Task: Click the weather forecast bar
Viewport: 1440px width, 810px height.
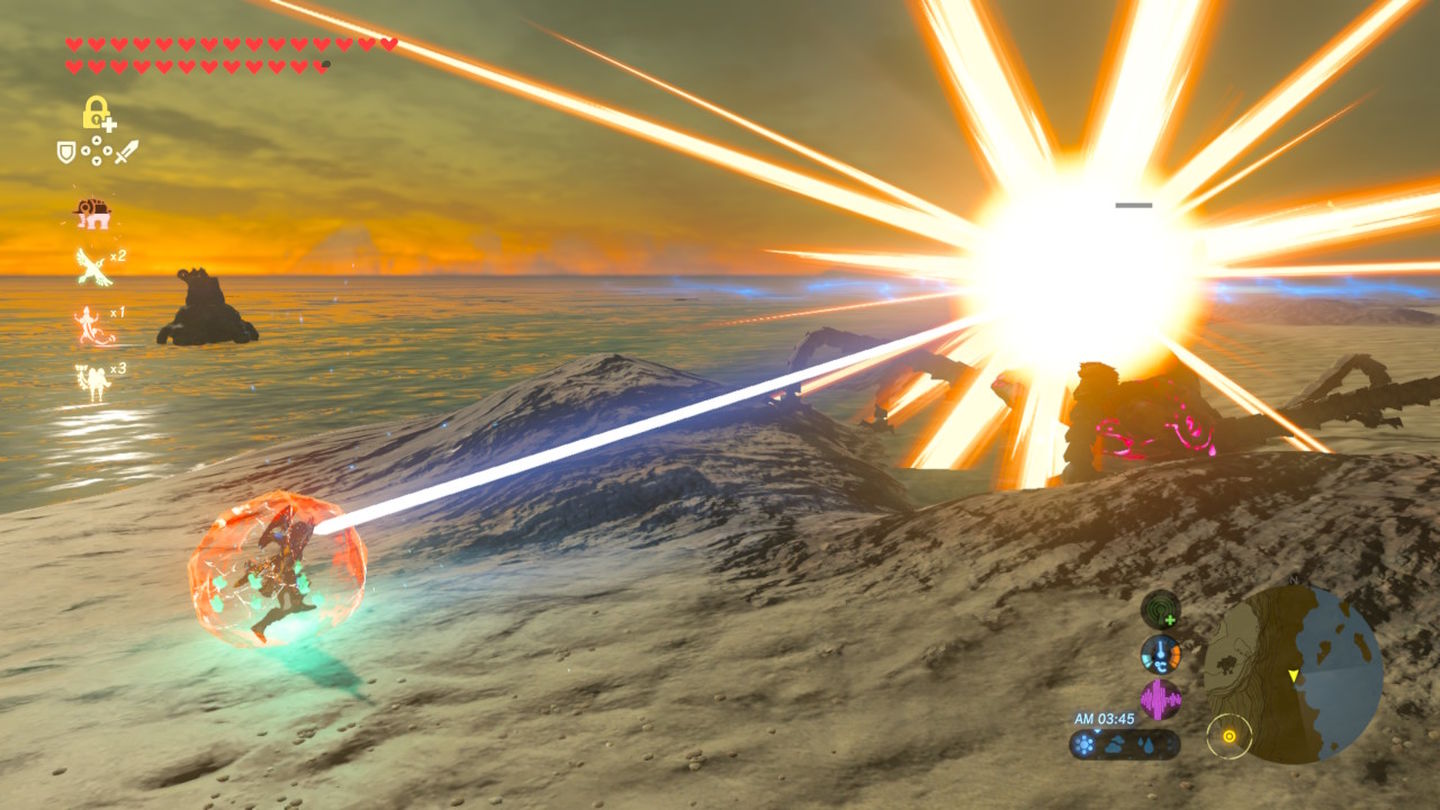Action: pyautogui.click(x=1124, y=744)
